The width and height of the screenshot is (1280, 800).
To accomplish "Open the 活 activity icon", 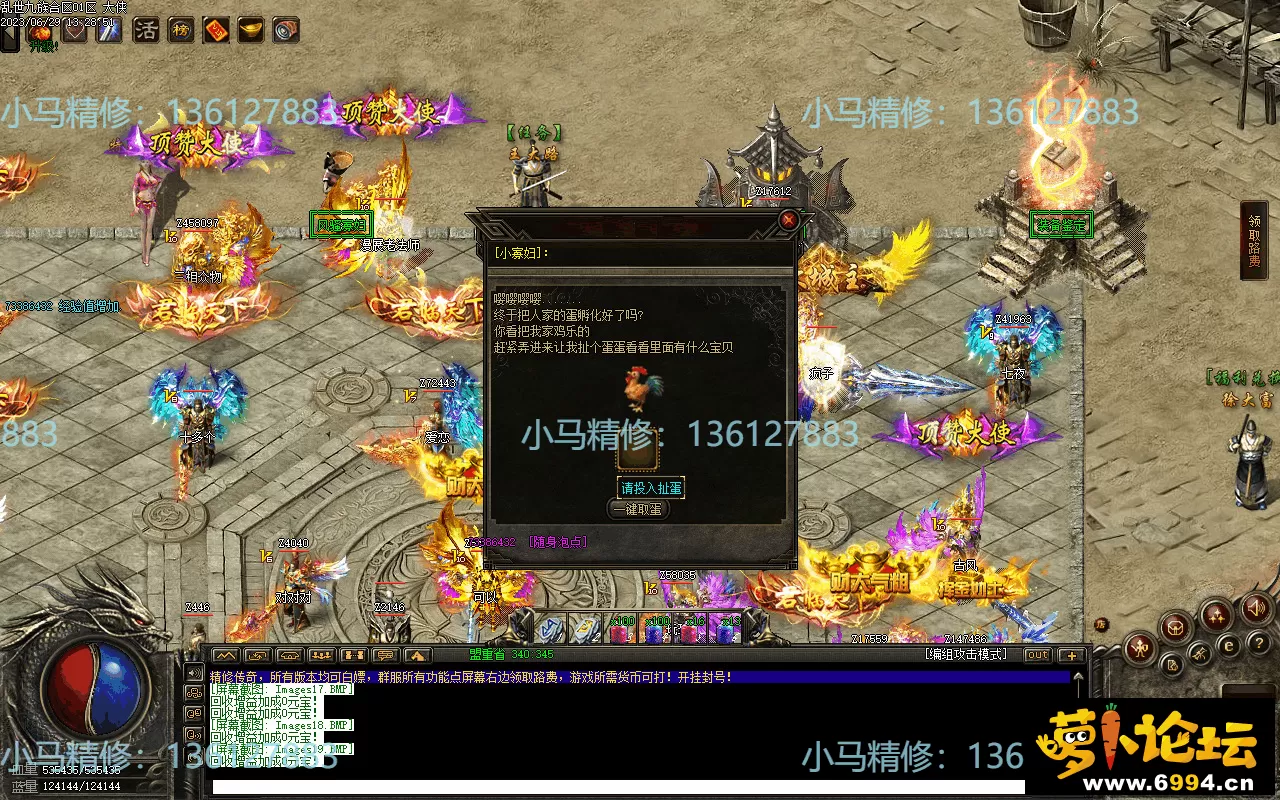I will (x=146, y=30).
